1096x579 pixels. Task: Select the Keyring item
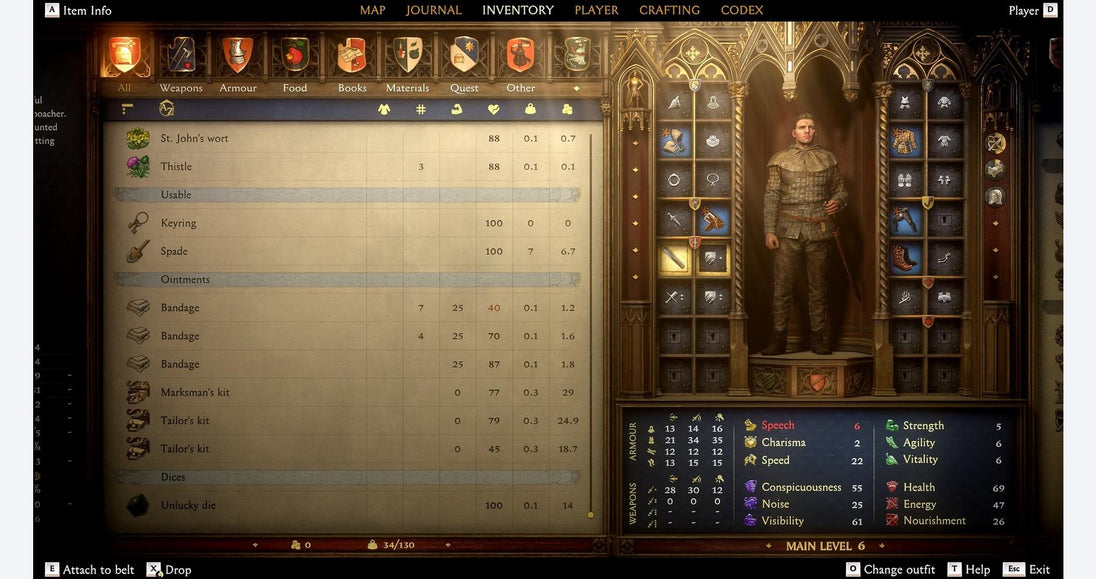(x=178, y=223)
